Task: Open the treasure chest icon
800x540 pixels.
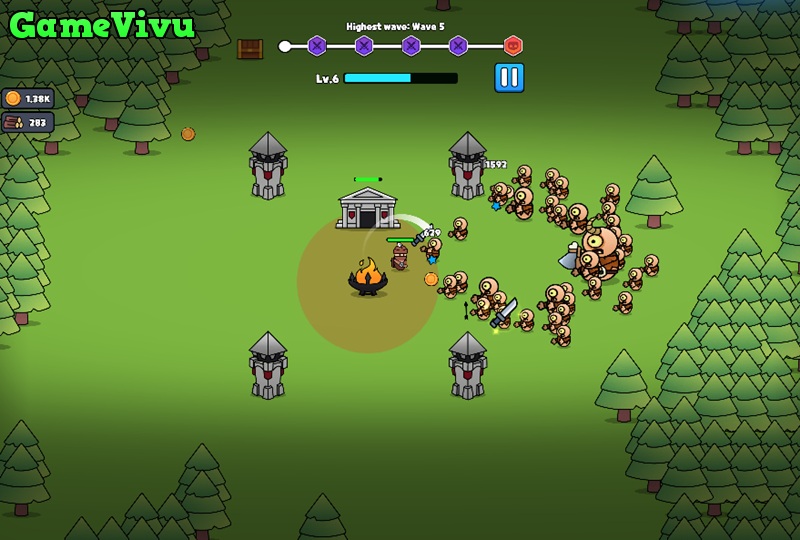Action: (250, 49)
